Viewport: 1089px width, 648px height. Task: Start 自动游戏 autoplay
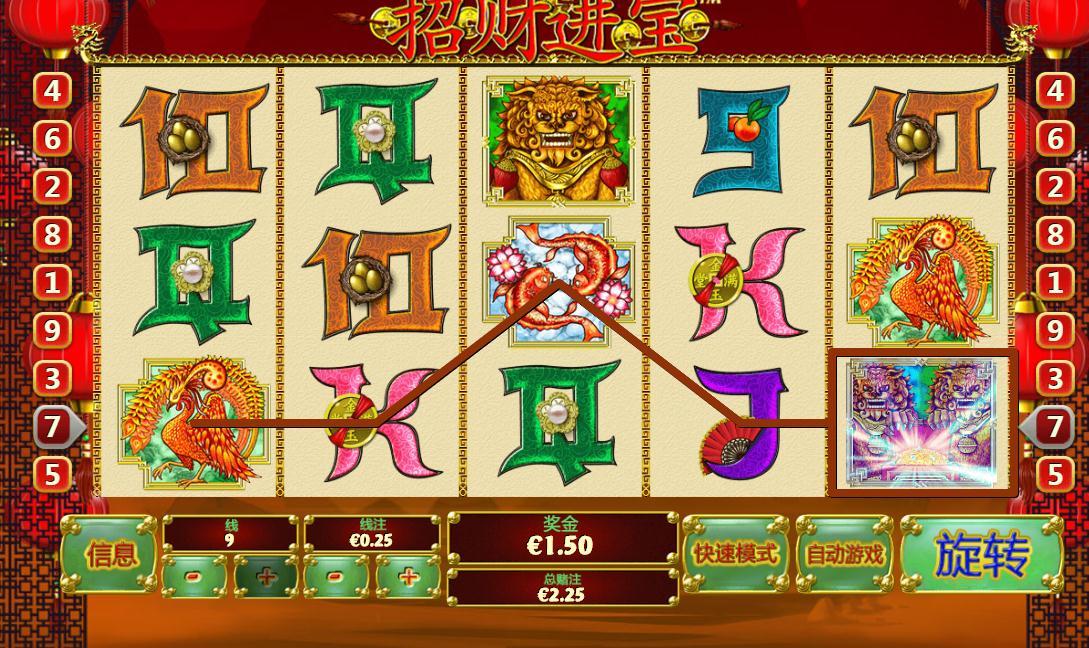pos(845,553)
